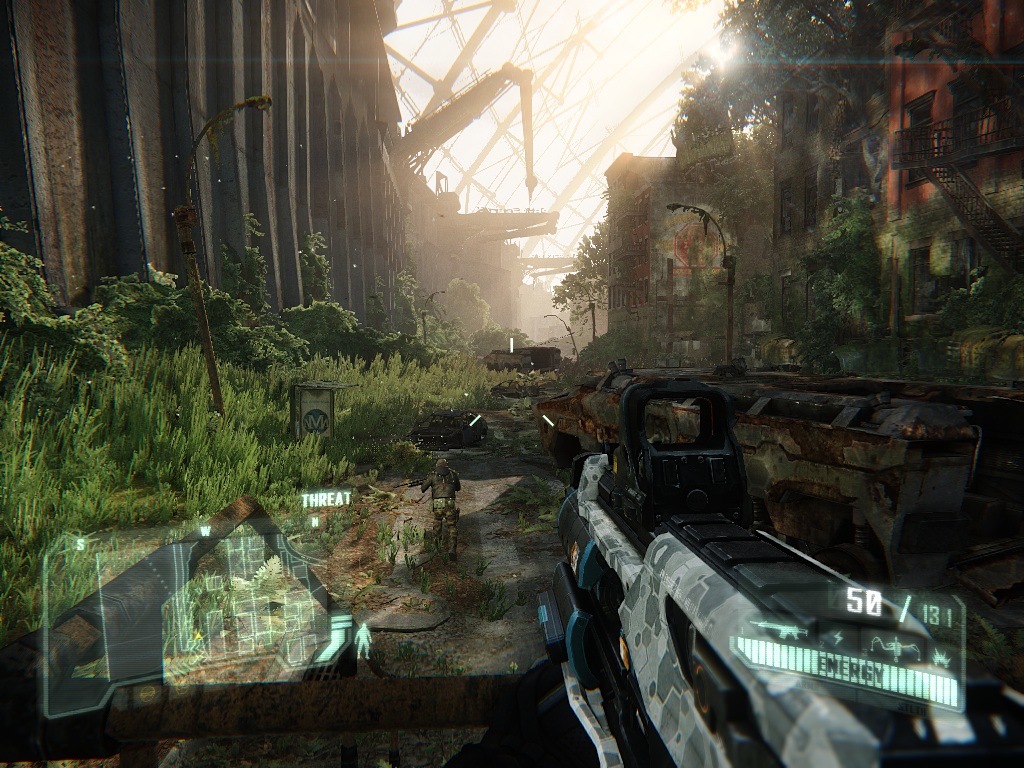Select the assault rifle weapon icon

[x=782, y=630]
